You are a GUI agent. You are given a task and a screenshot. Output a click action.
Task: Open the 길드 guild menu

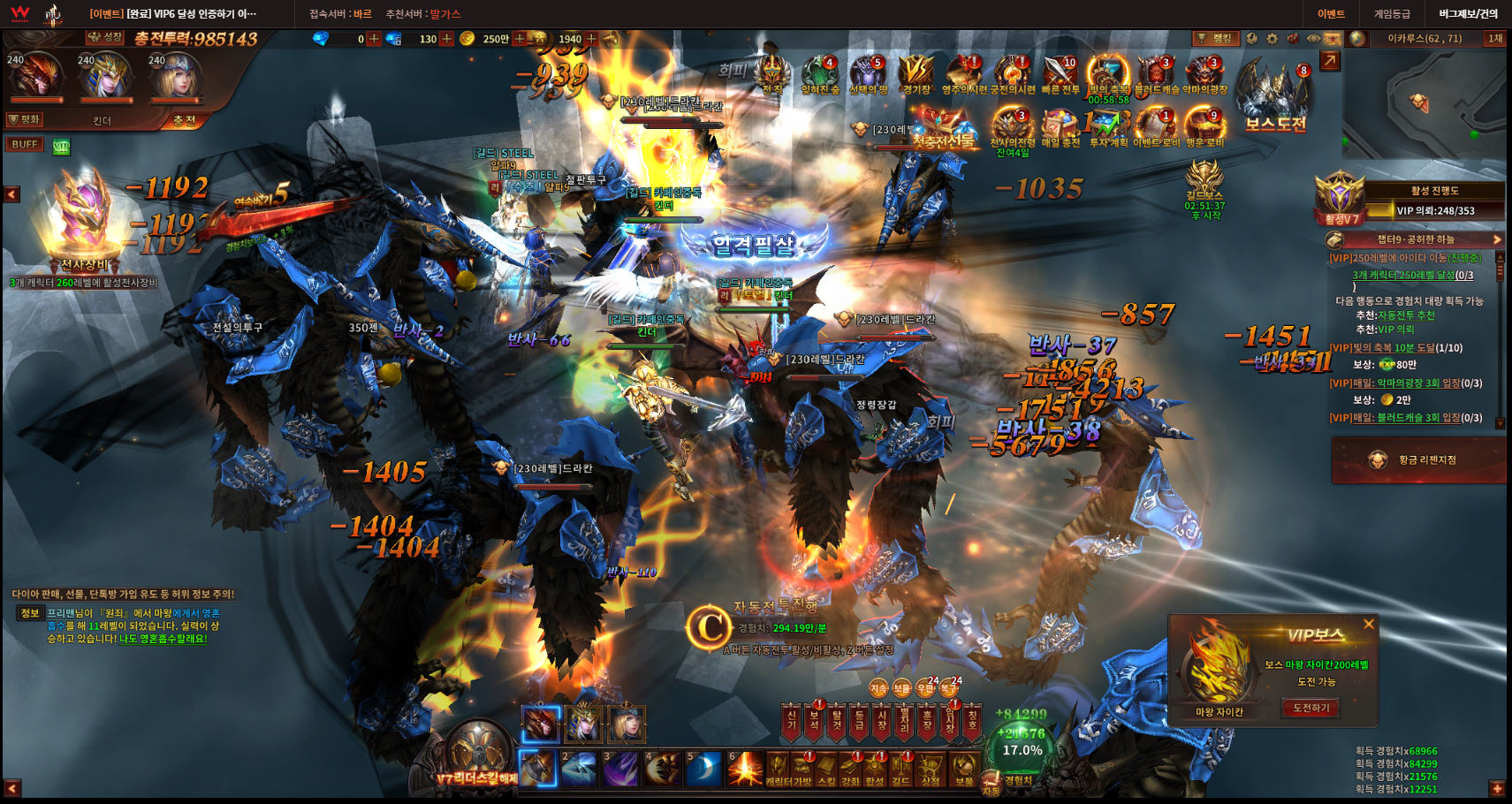[901, 769]
